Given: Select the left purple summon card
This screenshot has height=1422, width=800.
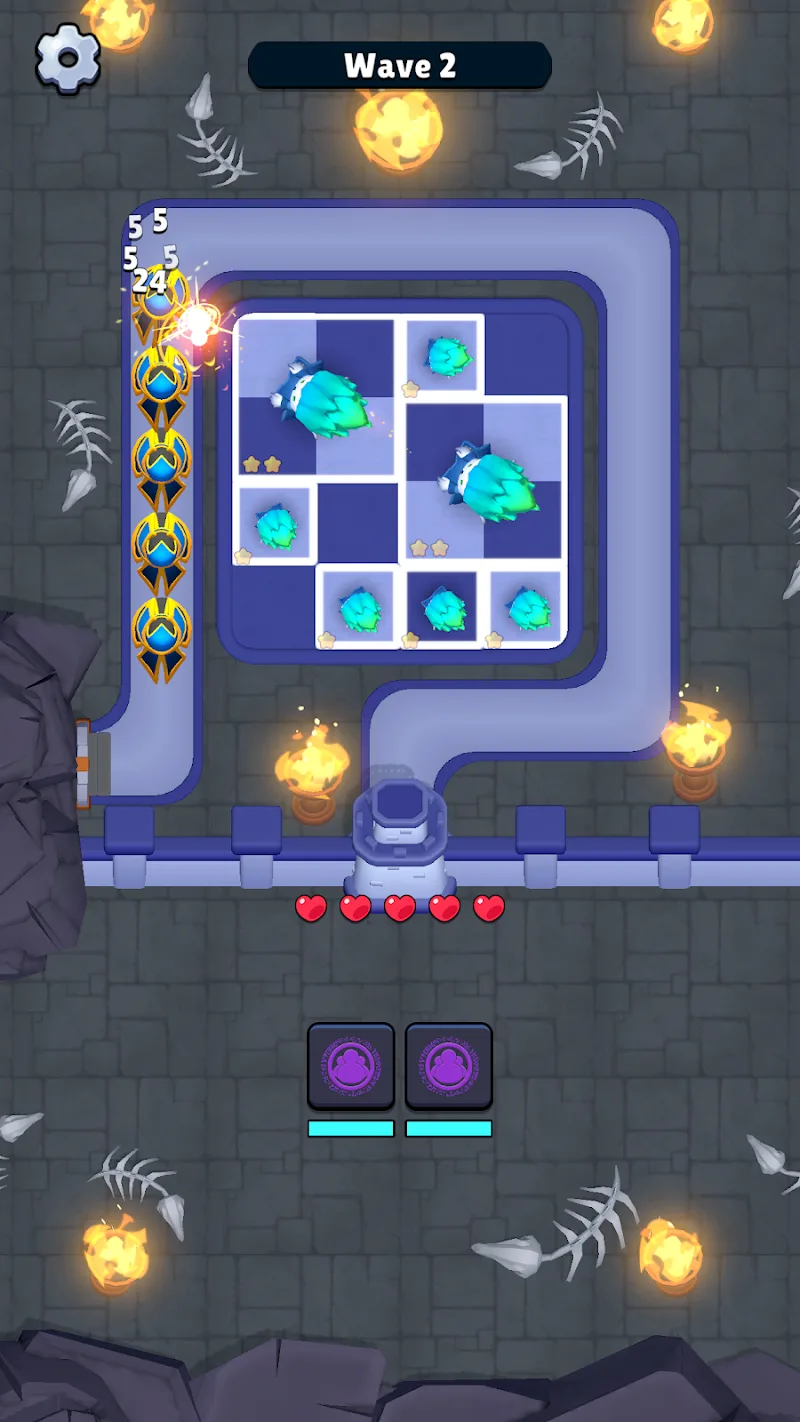Looking at the screenshot, I should (x=350, y=1066).
